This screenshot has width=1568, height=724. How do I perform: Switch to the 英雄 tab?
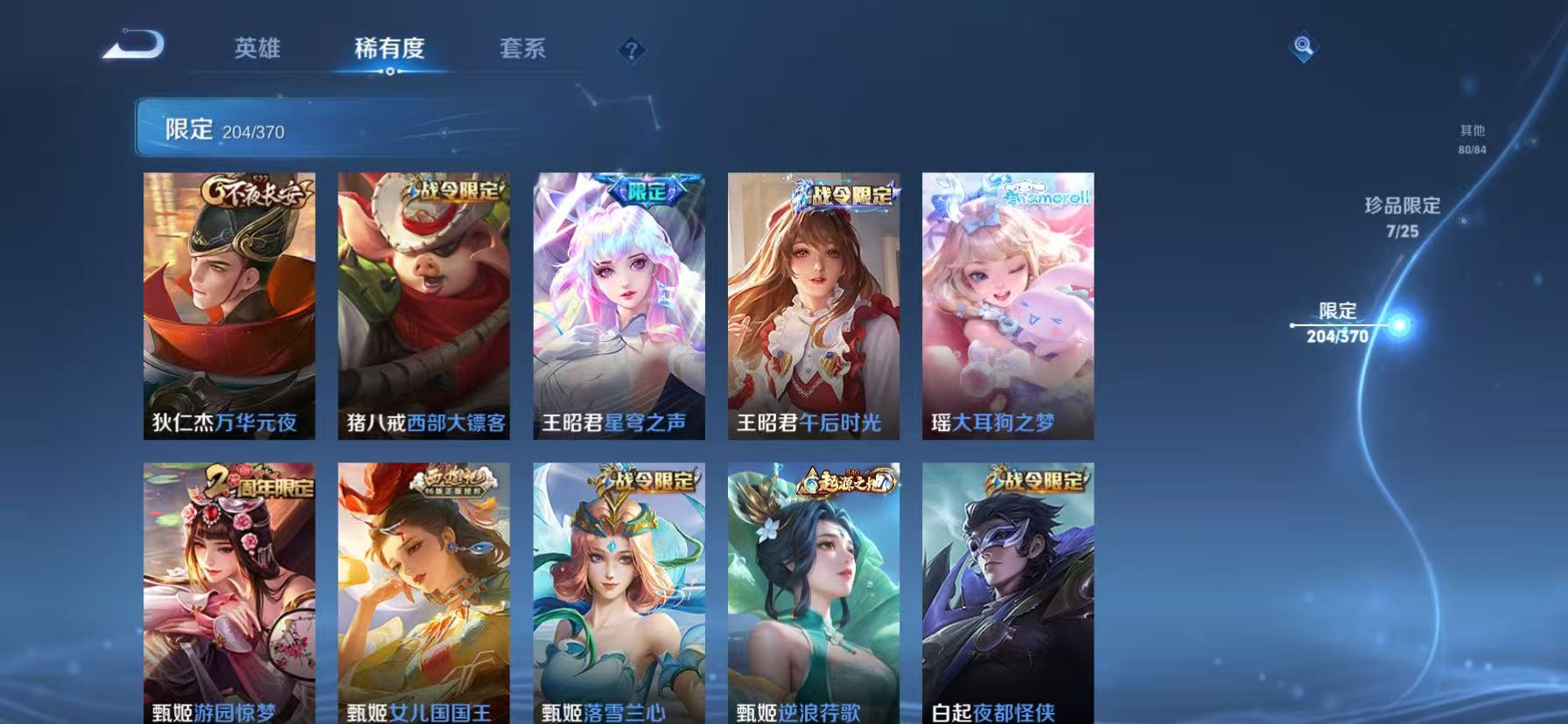(x=256, y=50)
